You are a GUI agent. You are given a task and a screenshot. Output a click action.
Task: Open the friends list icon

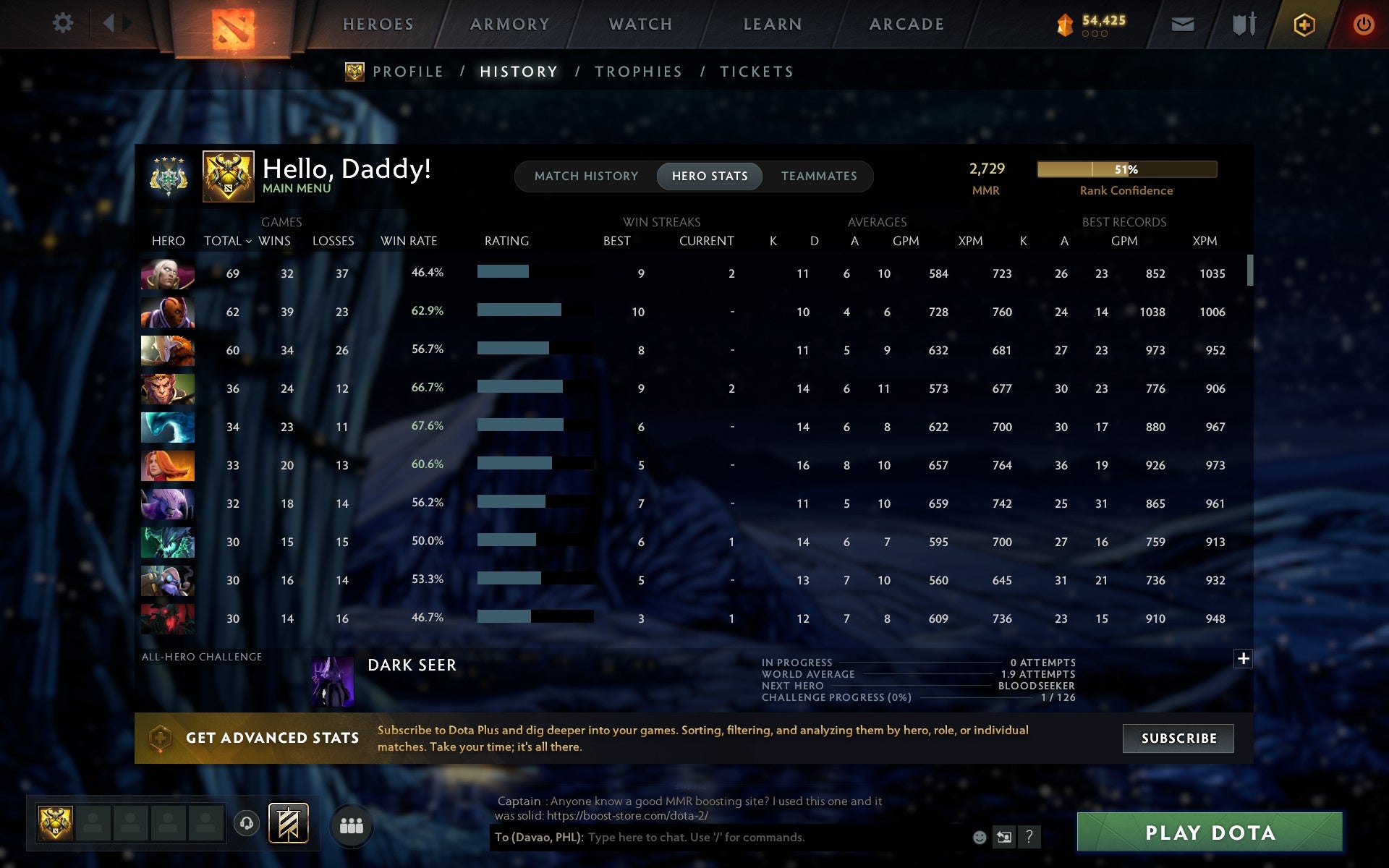(352, 823)
